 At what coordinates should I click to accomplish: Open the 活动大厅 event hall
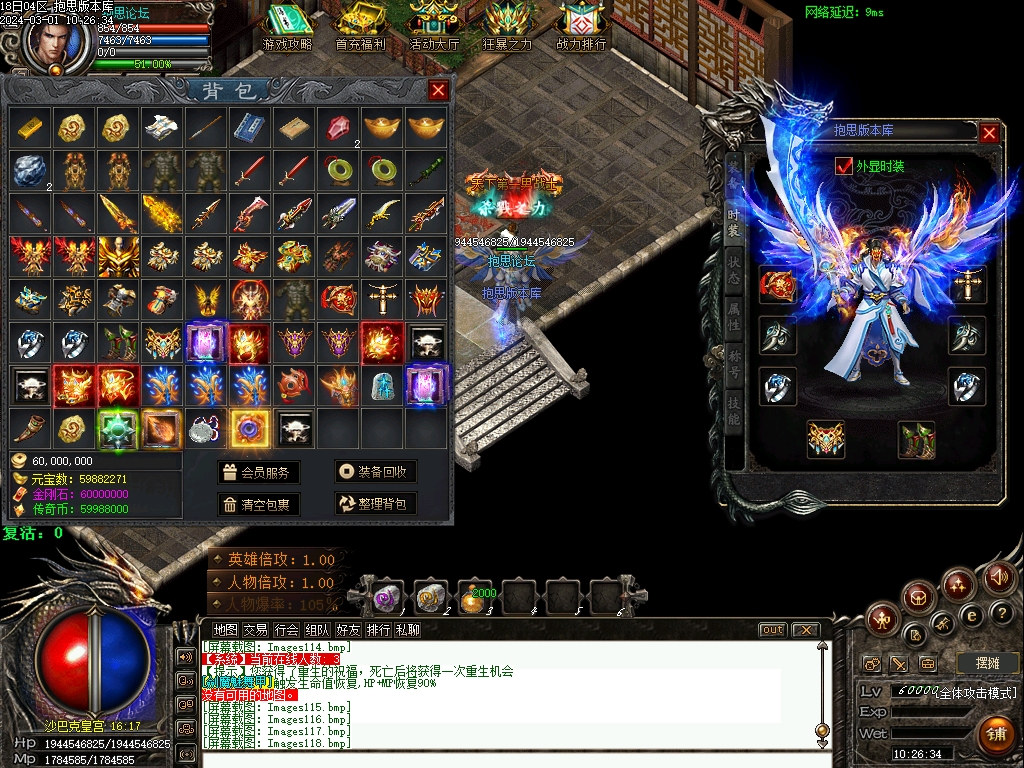point(434,28)
